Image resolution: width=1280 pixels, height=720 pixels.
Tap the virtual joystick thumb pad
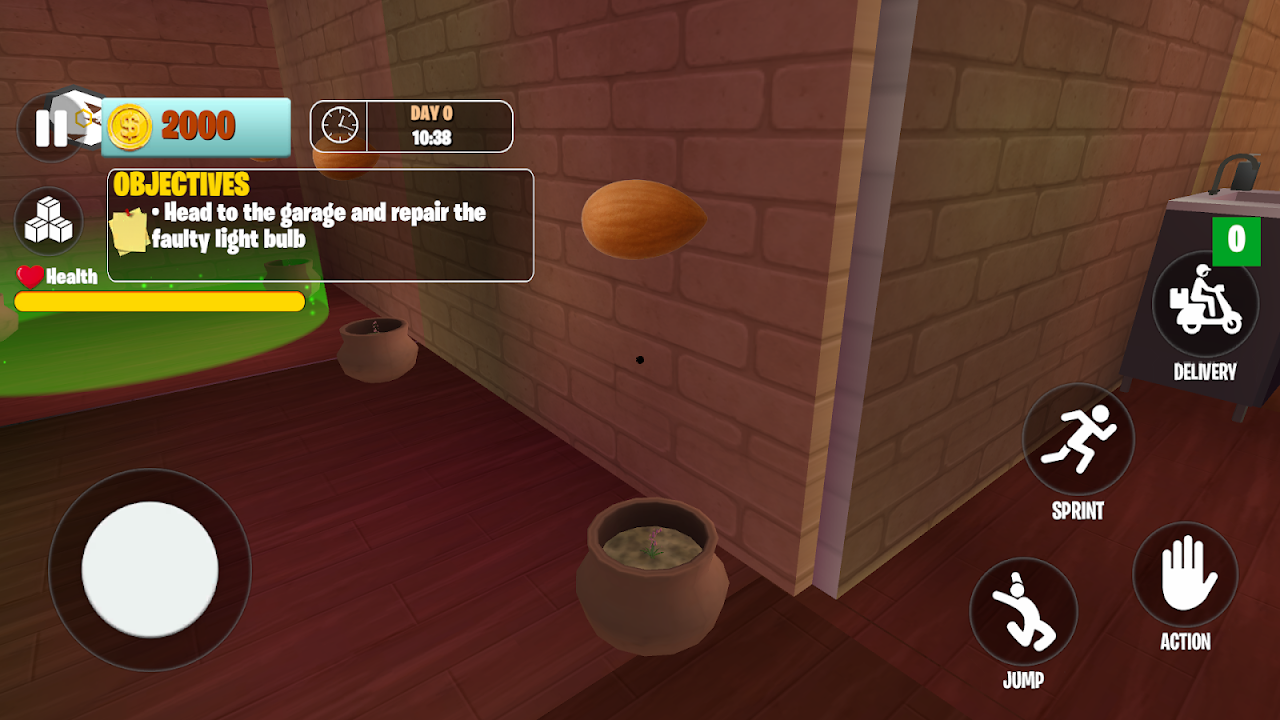(x=150, y=569)
